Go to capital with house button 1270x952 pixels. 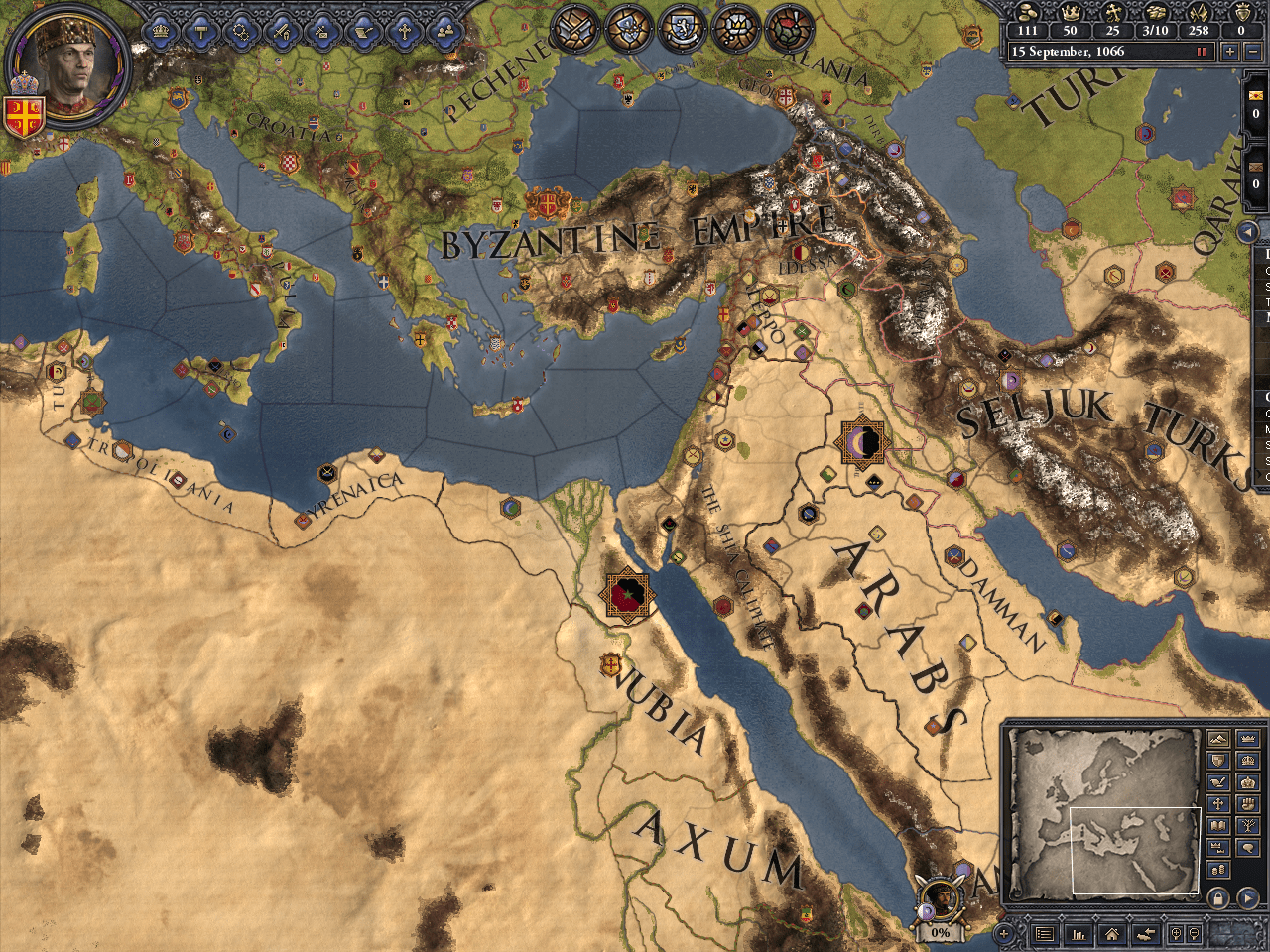1112,934
